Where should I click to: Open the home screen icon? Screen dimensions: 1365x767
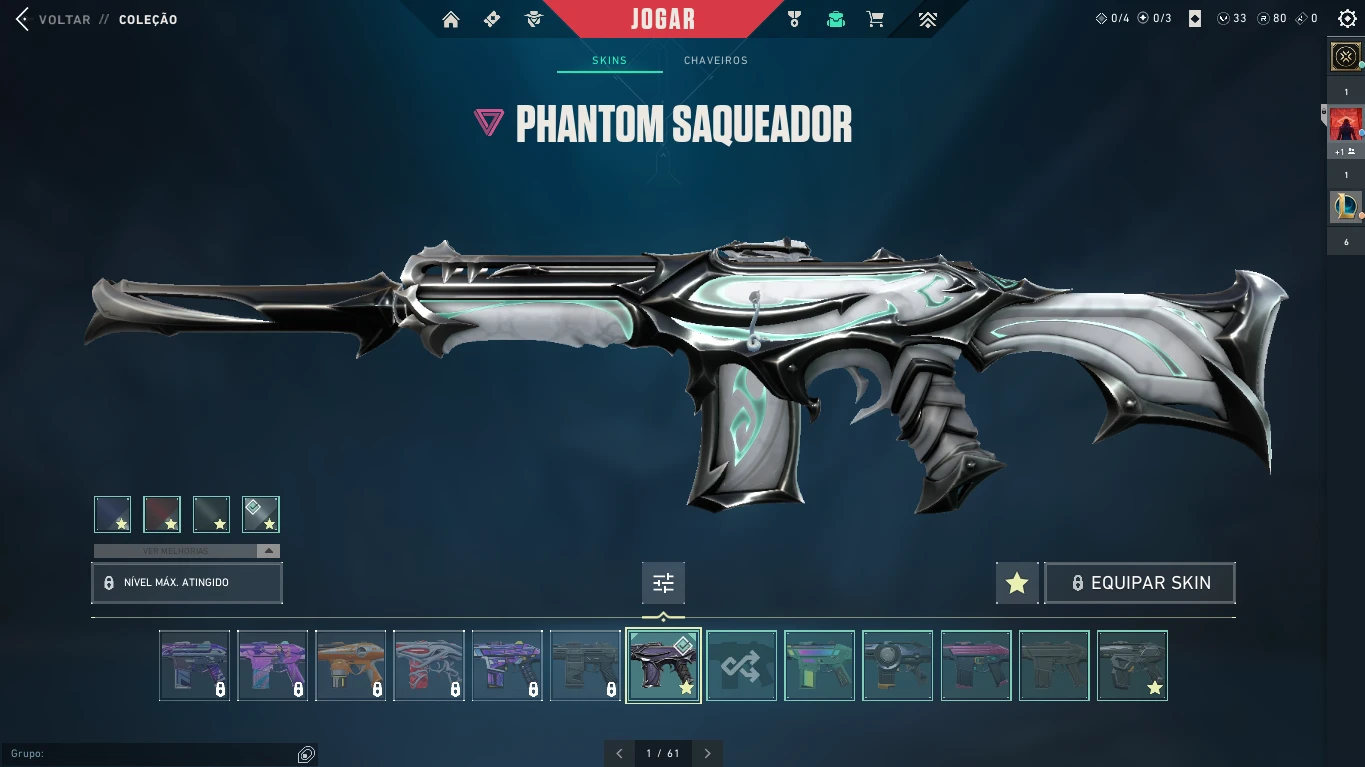click(x=451, y=19)
